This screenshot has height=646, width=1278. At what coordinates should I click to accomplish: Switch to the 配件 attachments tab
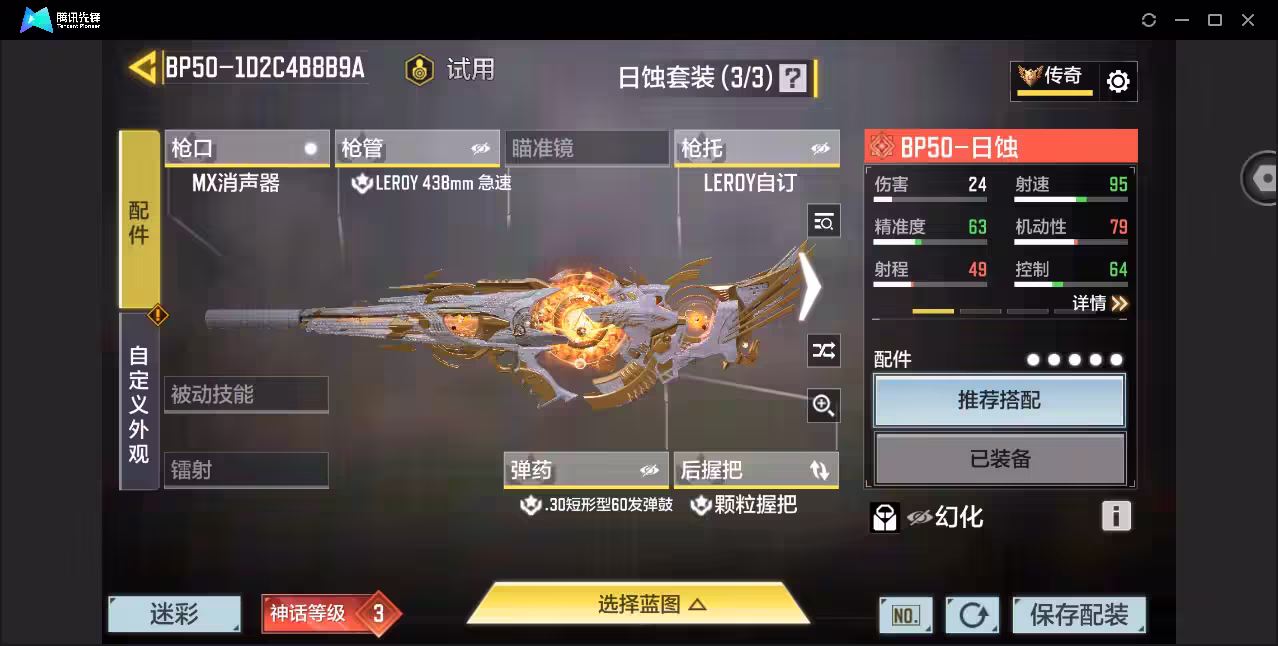pos(139,220)
